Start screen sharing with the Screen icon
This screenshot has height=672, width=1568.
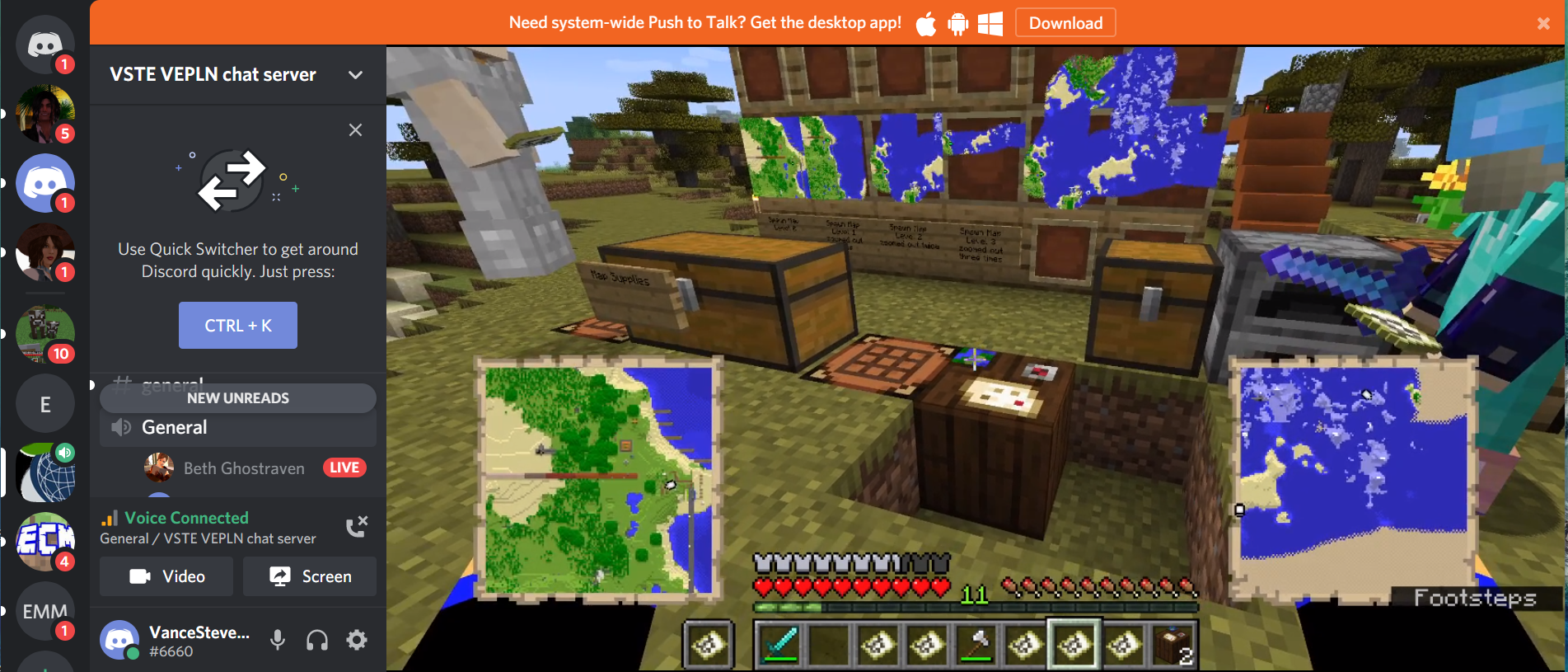pyautogui.click(x=310, y=576)
